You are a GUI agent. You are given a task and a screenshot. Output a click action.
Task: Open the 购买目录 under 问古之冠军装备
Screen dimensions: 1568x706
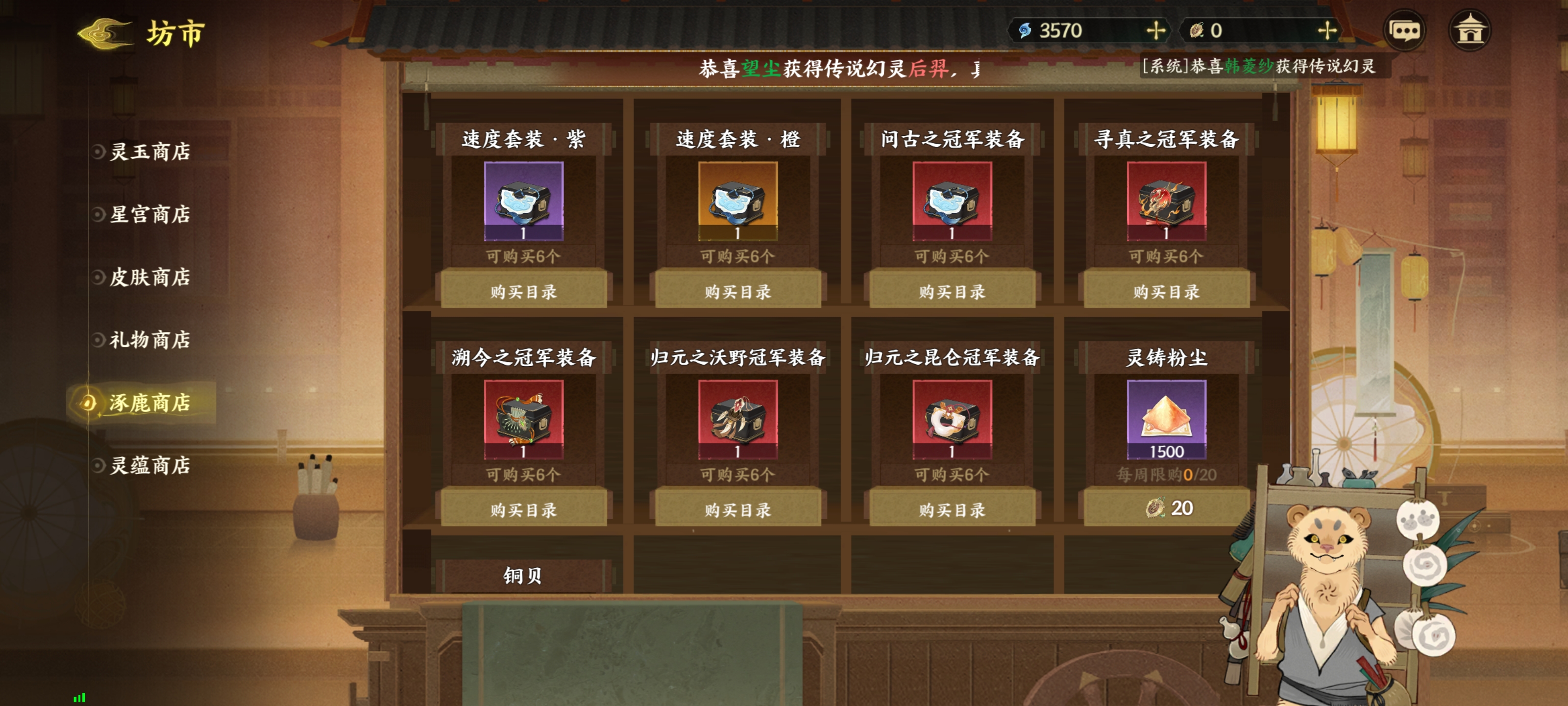pos(953,292)
